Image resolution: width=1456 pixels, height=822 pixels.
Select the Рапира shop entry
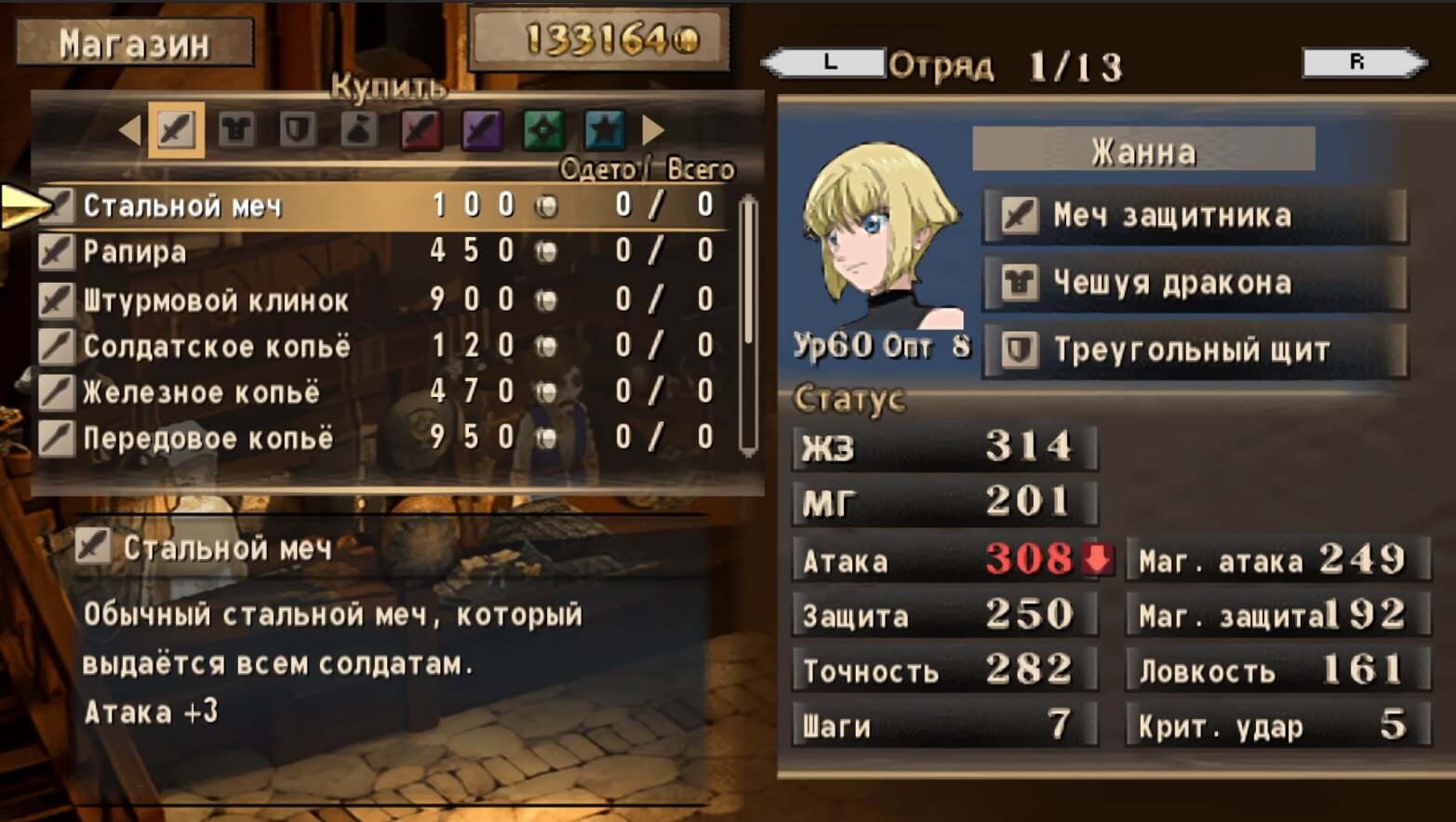coord(135,252)
